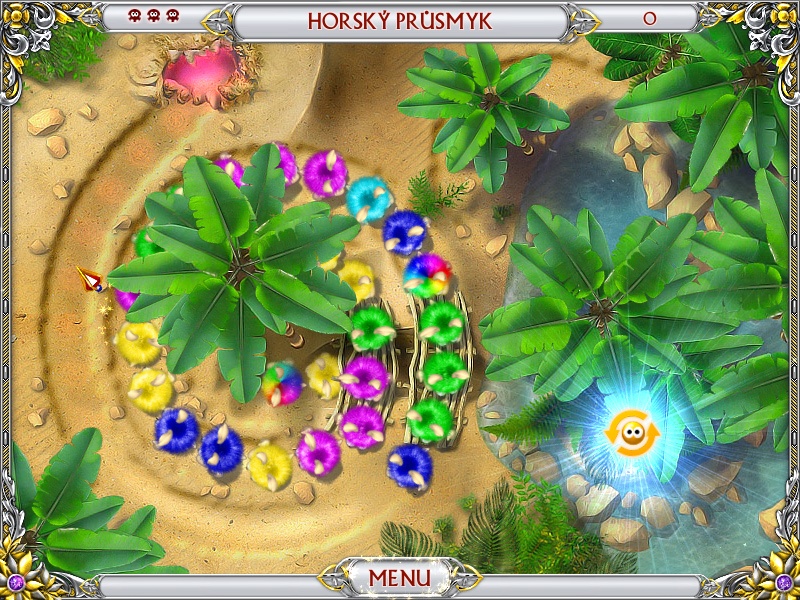The image size is (800, 600).
Task: Open the Menu button
Action: pyautogui.click(x=399, y=578)
